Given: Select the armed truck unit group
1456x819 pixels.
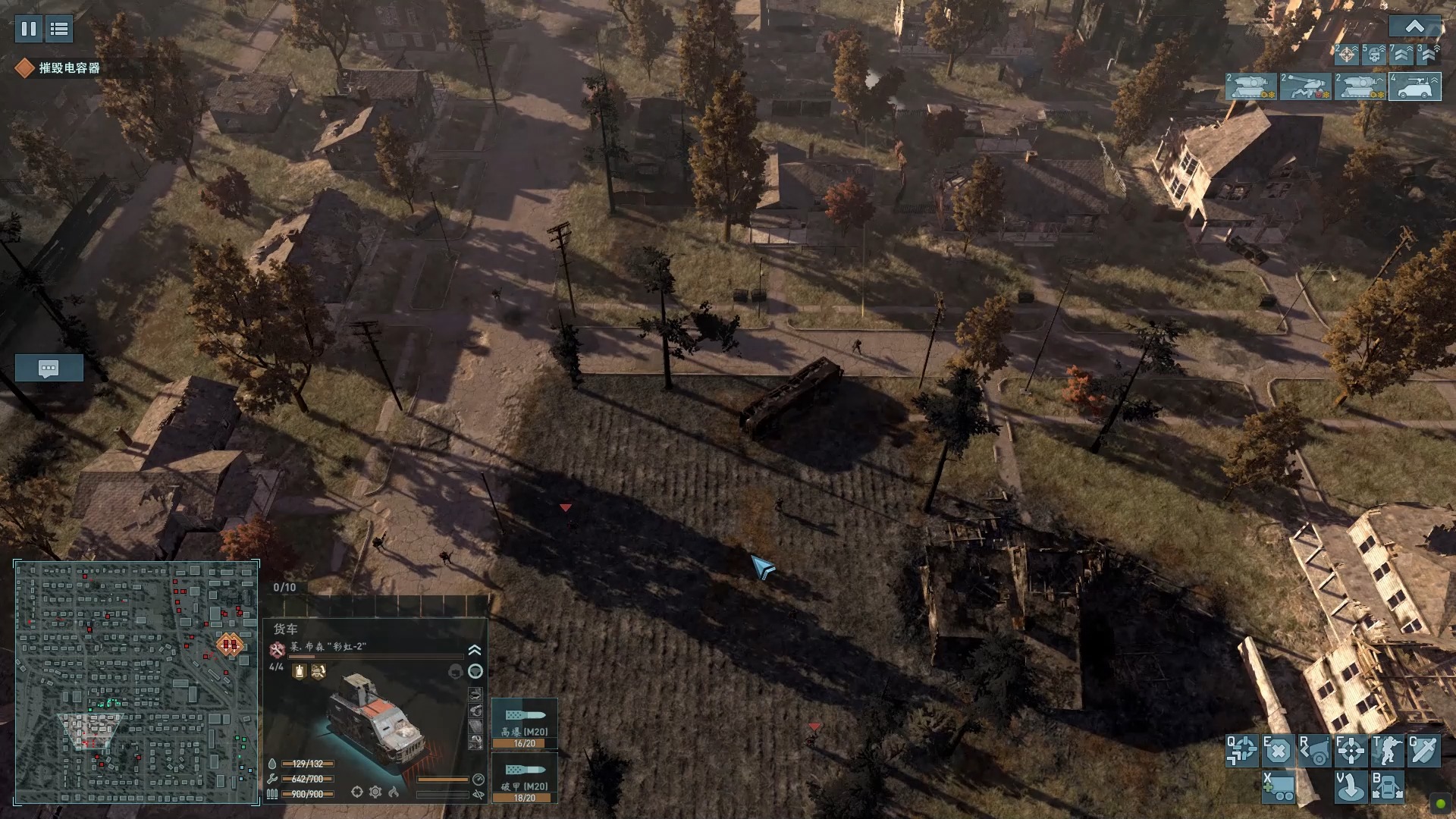Looking at the screenshot, I should coord(1415,87).
